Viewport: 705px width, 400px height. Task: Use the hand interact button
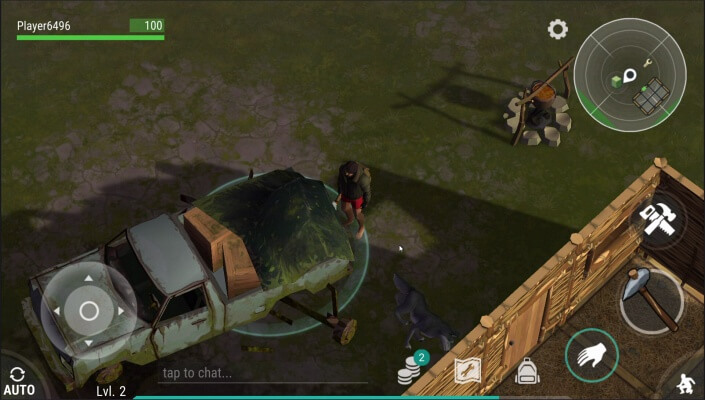[x=591, y=354]
